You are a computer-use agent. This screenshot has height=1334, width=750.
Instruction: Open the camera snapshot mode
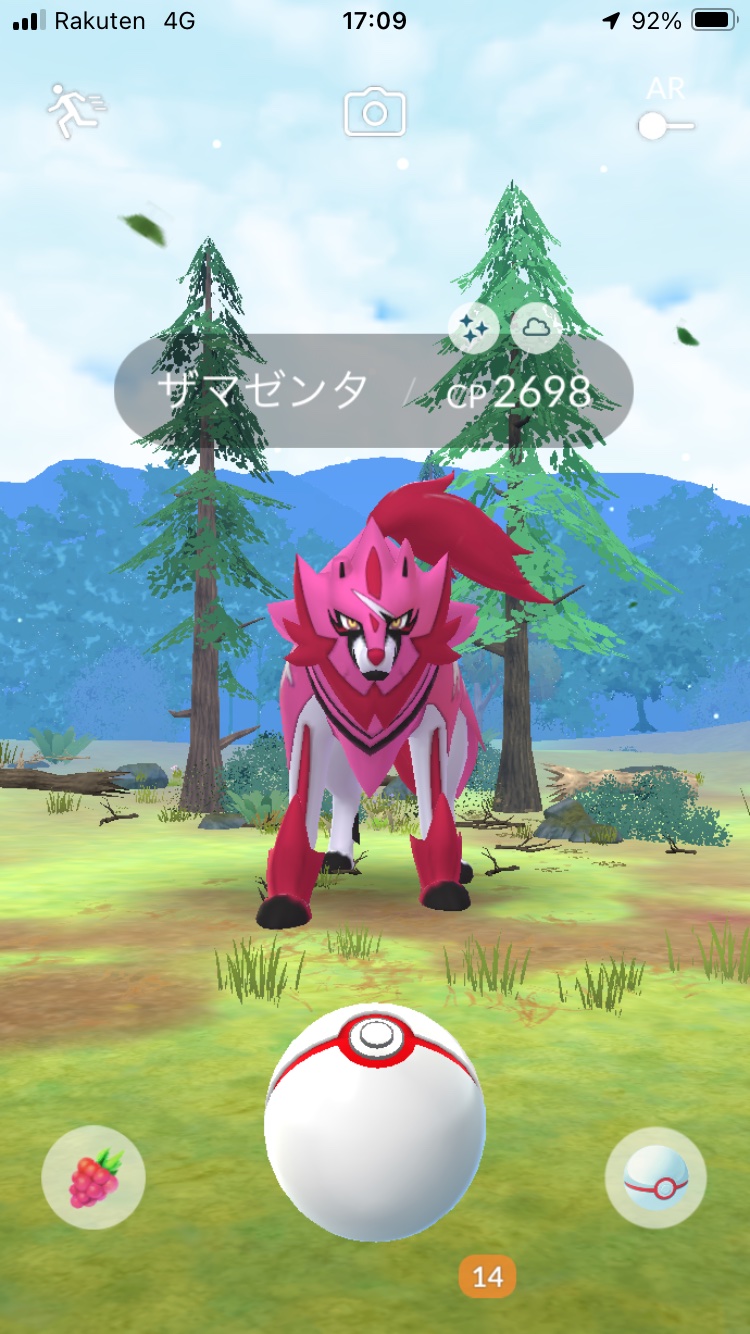pyautogui.click(x=375, y=112)
